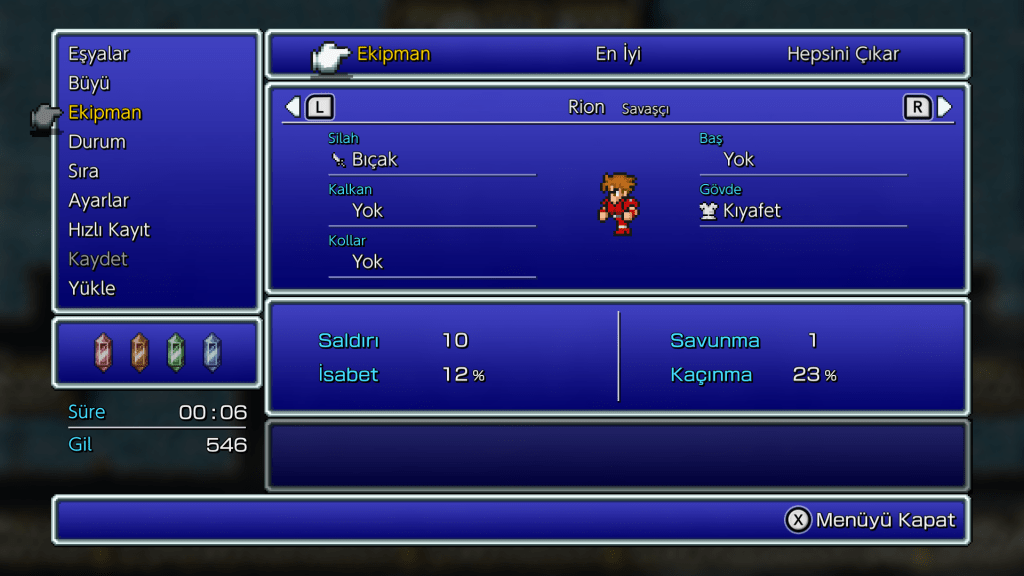1024x576 pixels.
Task: Select the empty Kalkan shield slot
Action: coord(368,211)
